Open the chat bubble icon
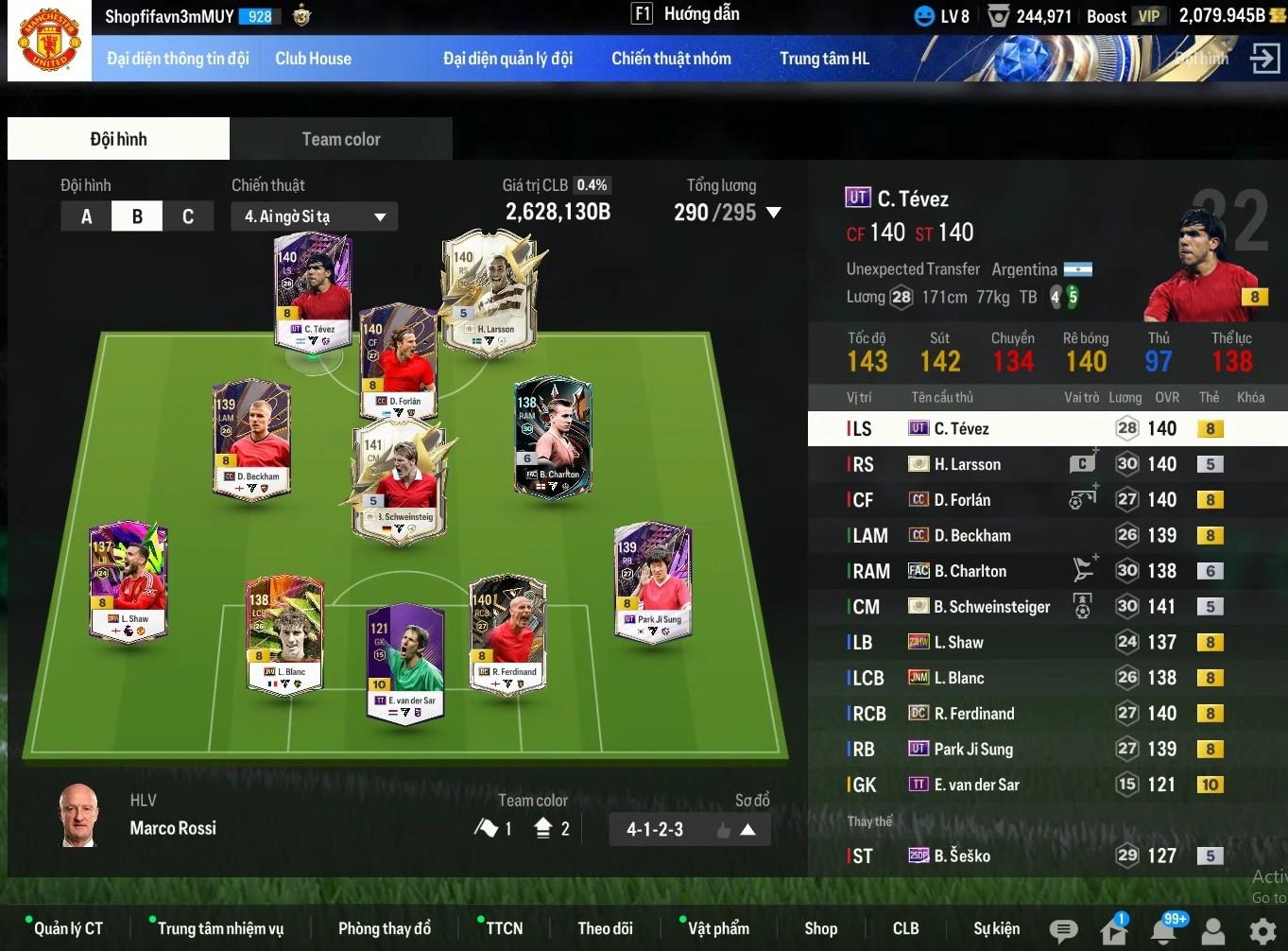 pos(1063,931)
